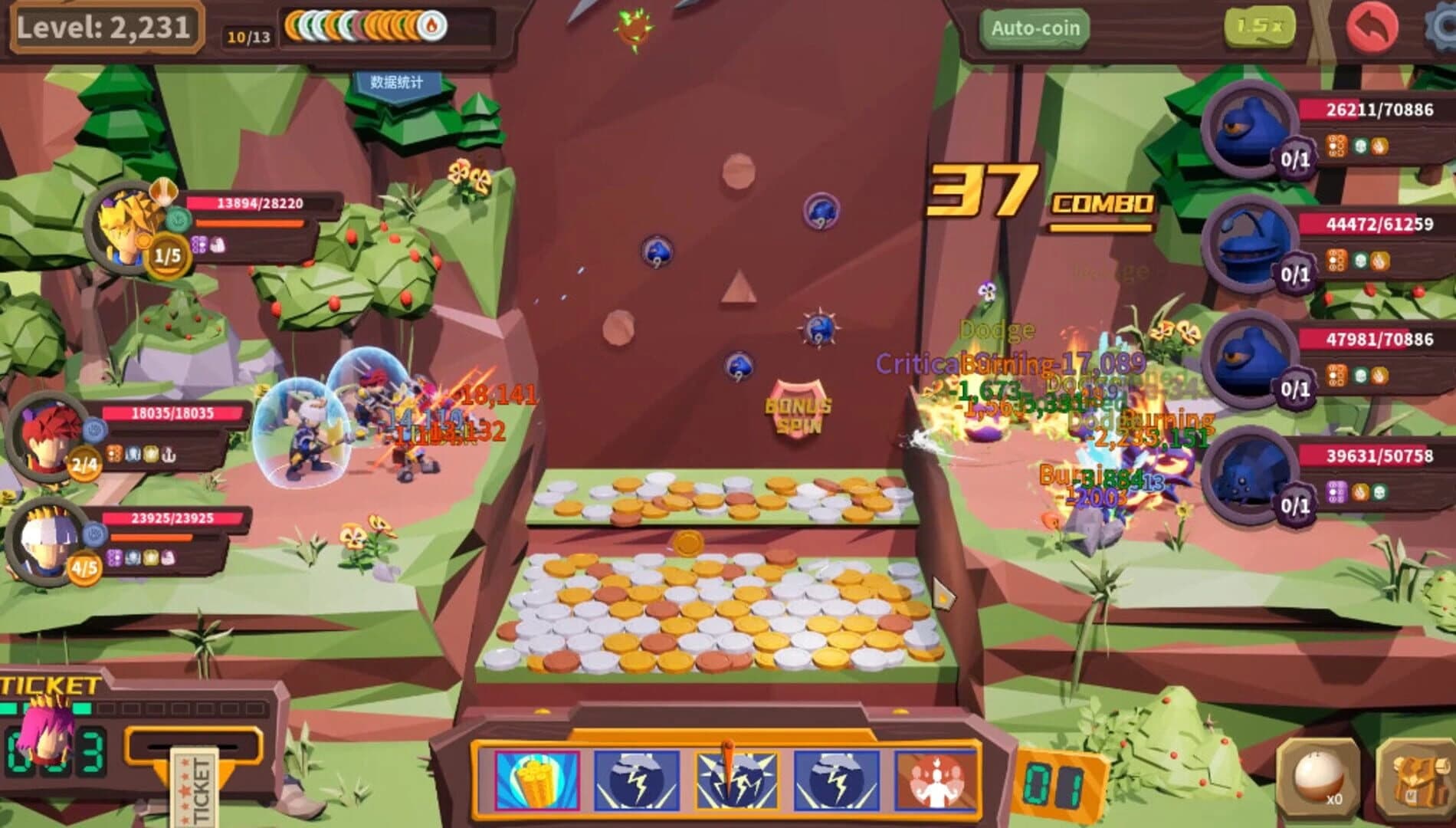Click the flame coin at the end of the coin meter
Screen dimensions: 1456x828
429,24
